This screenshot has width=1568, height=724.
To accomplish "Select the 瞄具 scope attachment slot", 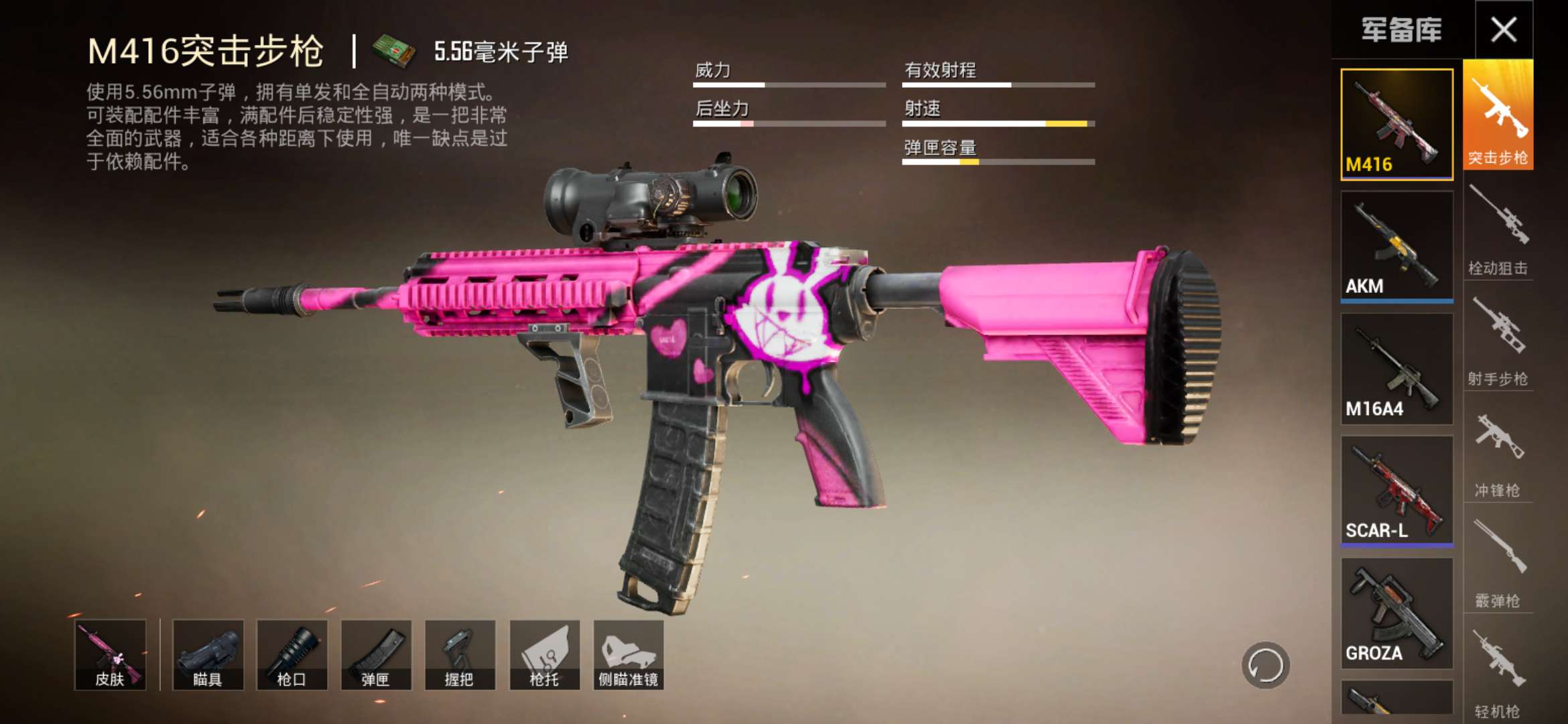I will [208, 654].
